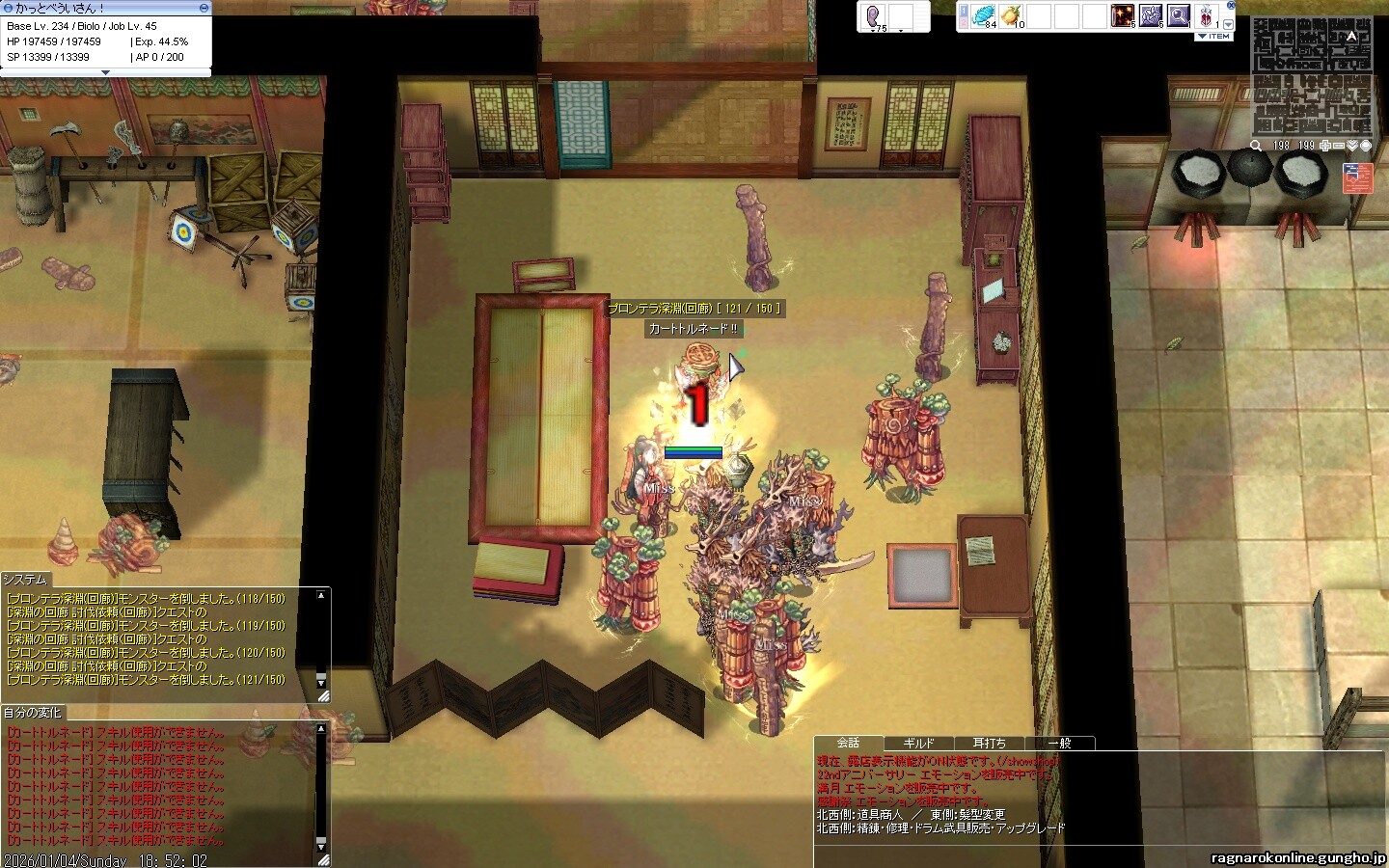Select the 会話 chat tab
This screenshot has width=1389, height=868.
tap(848, 743)
